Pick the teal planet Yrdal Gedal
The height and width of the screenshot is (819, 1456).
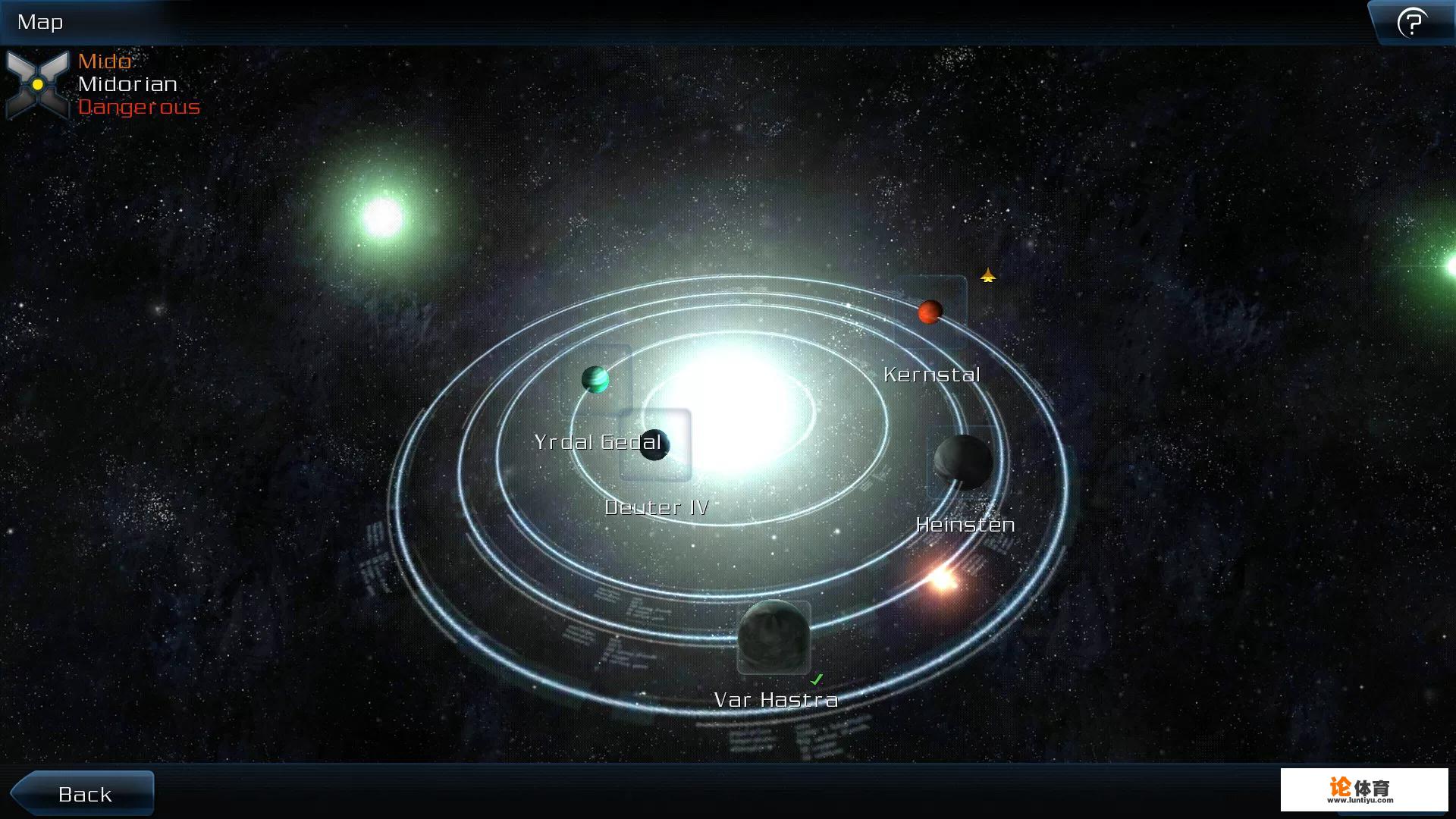click(595, 379)
